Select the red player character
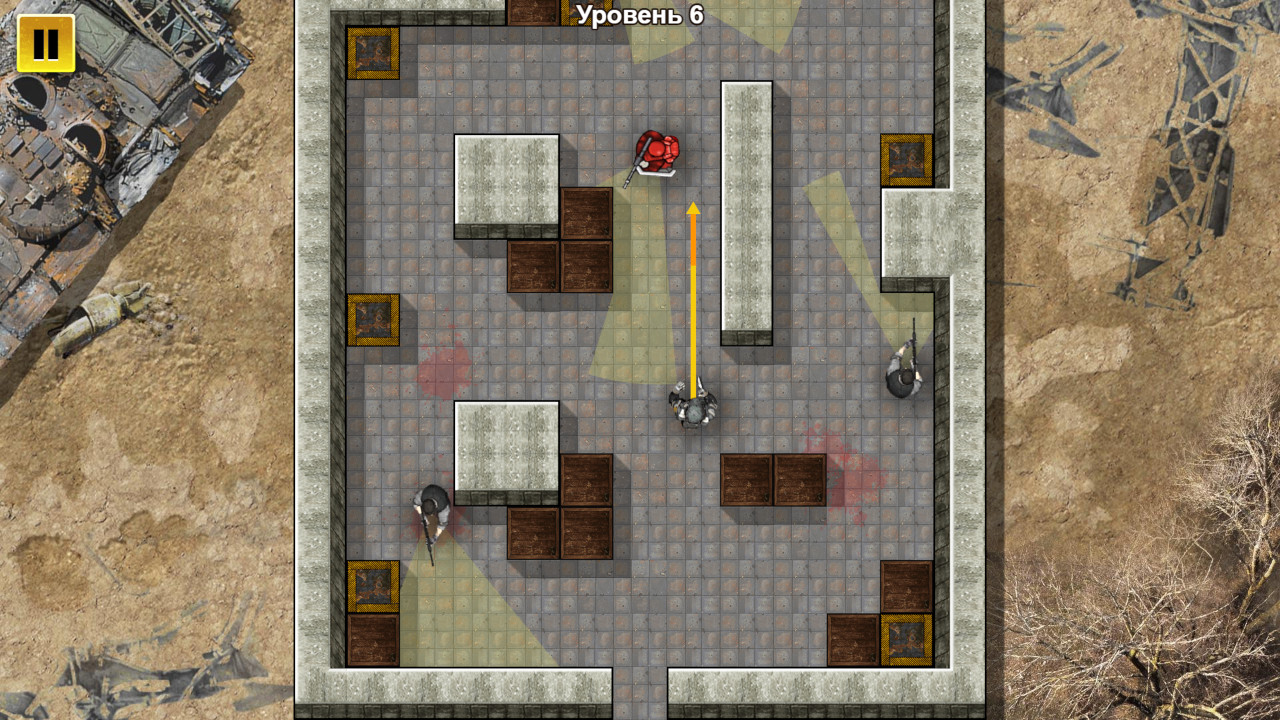 pos(659,148)
